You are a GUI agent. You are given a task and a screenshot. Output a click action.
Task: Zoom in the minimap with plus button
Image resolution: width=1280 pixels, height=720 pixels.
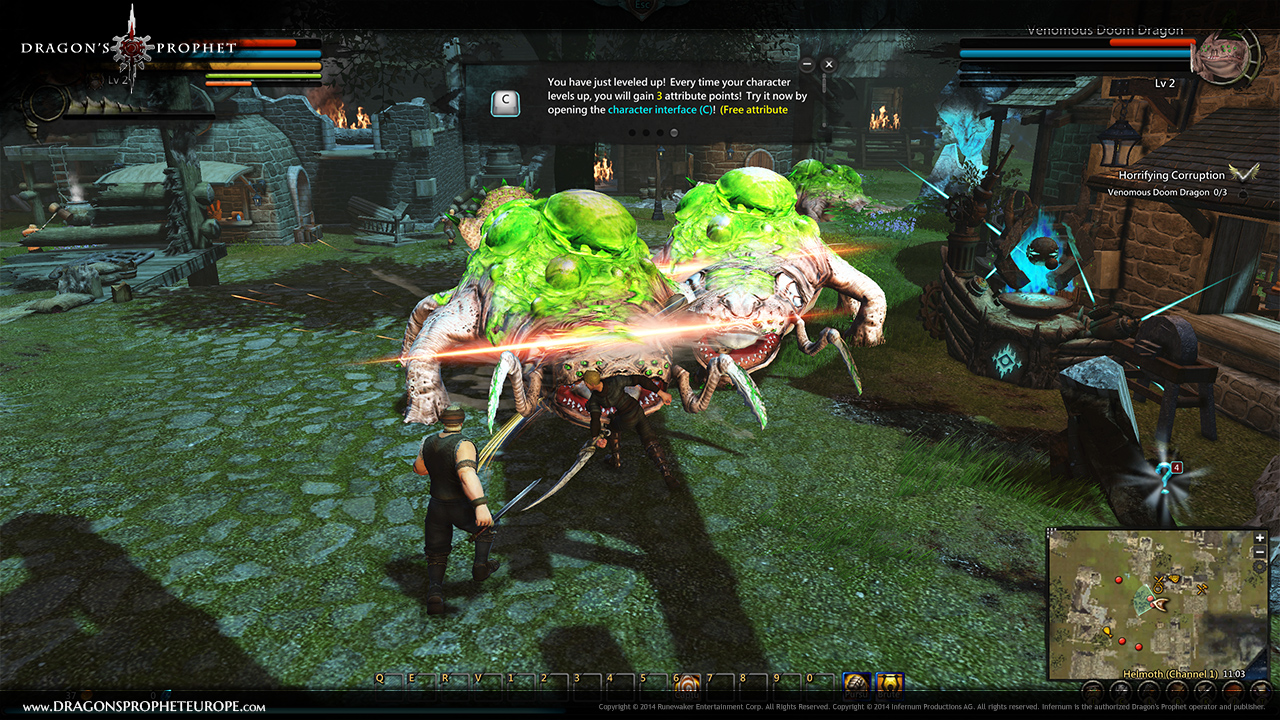tap(1260, 538)
